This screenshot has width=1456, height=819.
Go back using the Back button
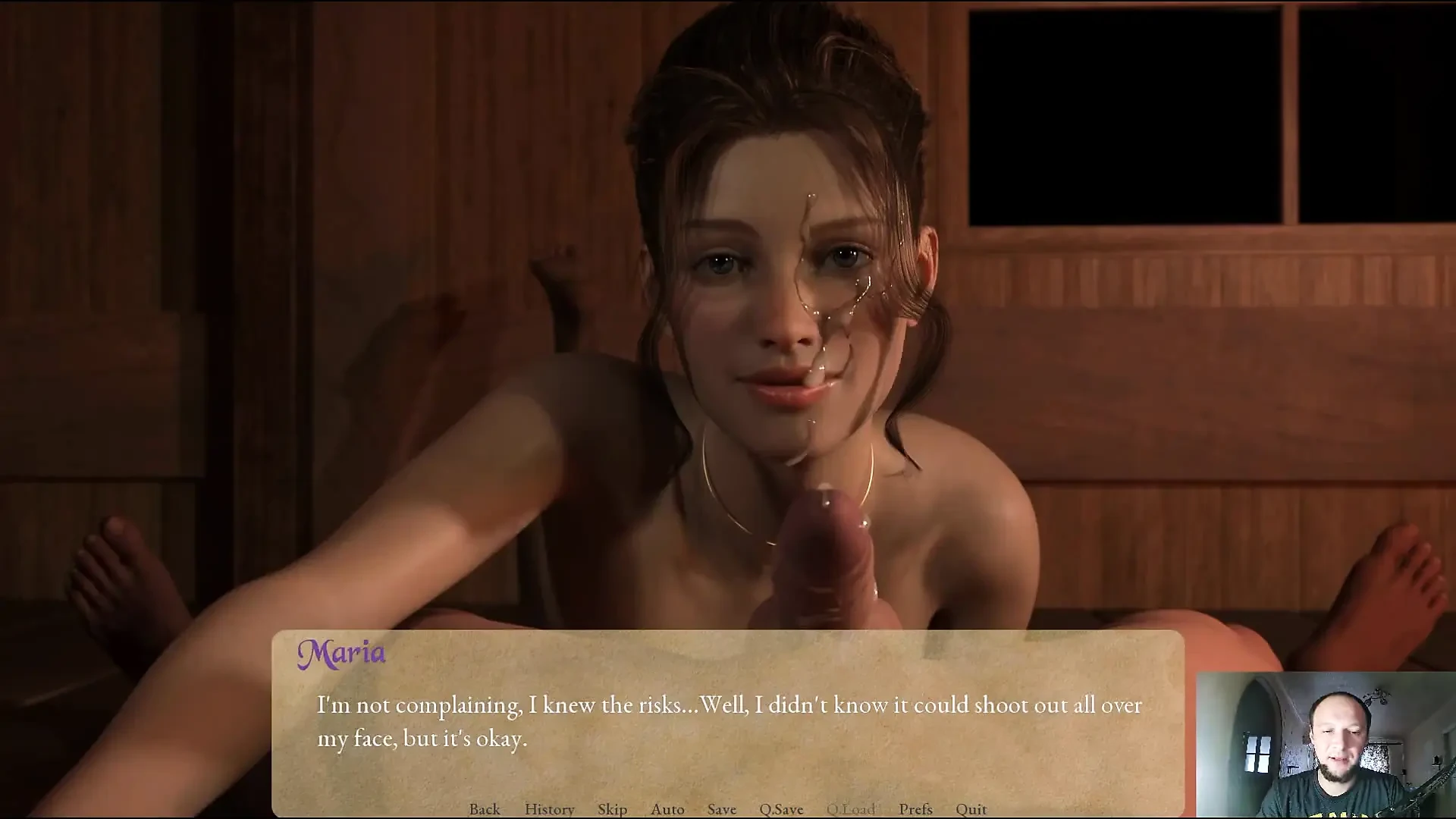pyautogui.click(x=485, y=809)
